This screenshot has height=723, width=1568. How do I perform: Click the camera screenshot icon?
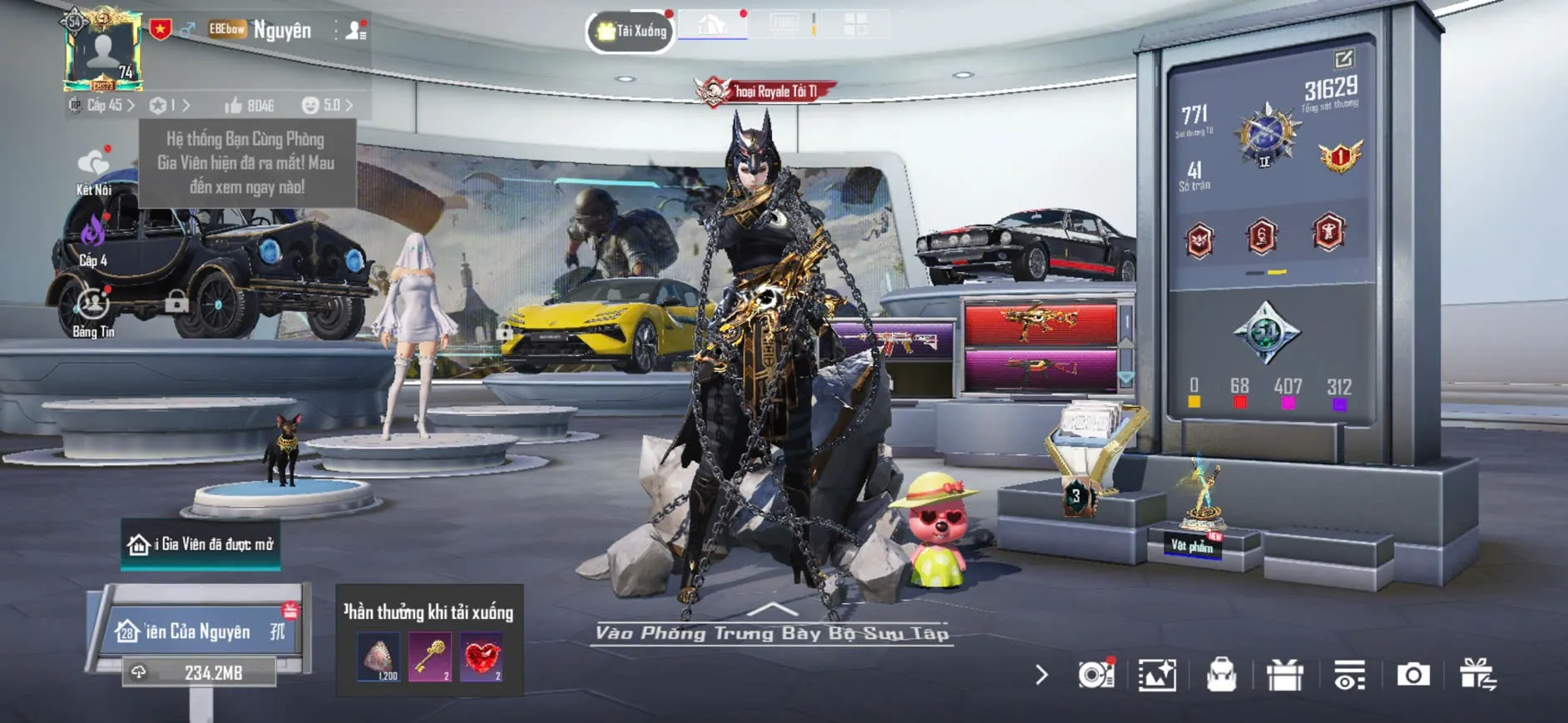click(x=1412, y=675)
